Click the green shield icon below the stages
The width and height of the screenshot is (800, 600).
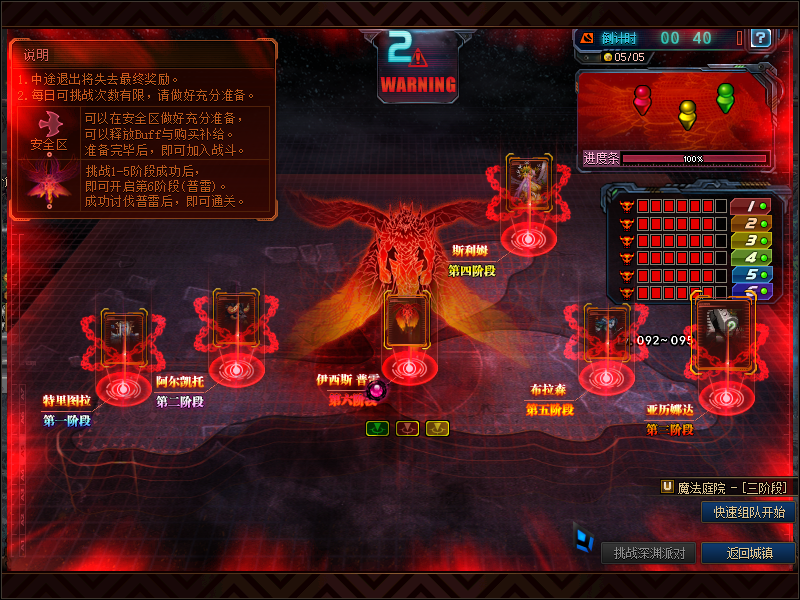coord(377,428)
